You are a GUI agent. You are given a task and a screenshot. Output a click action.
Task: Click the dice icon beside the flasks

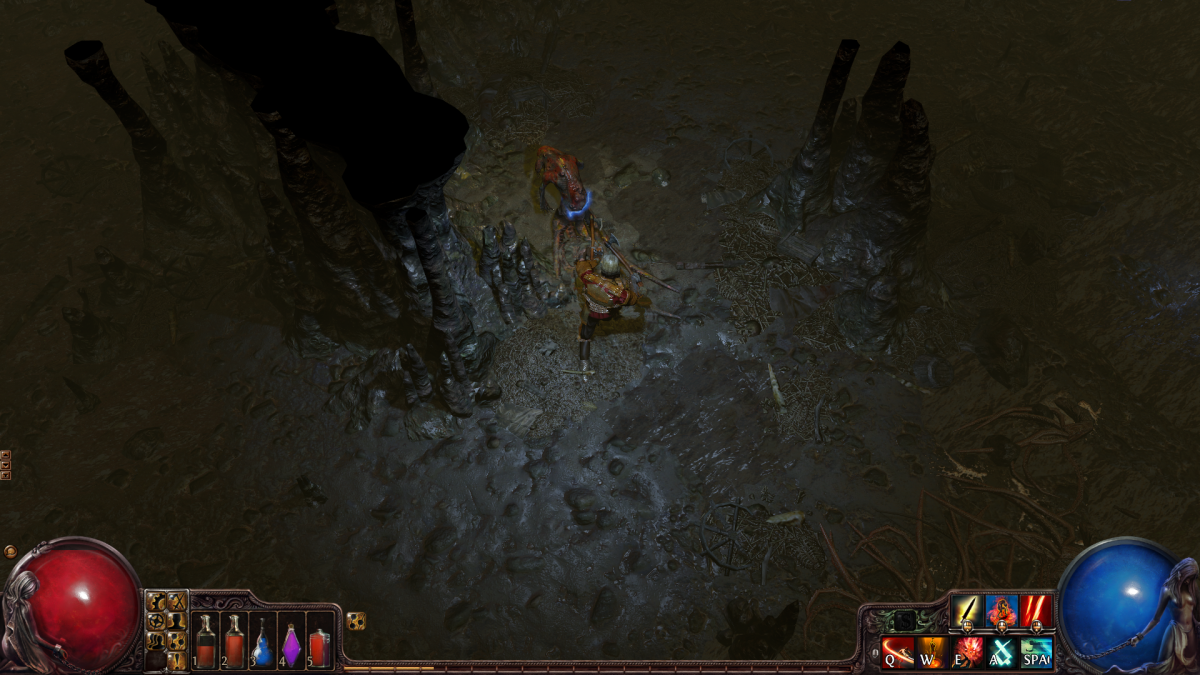coord(355,621)
